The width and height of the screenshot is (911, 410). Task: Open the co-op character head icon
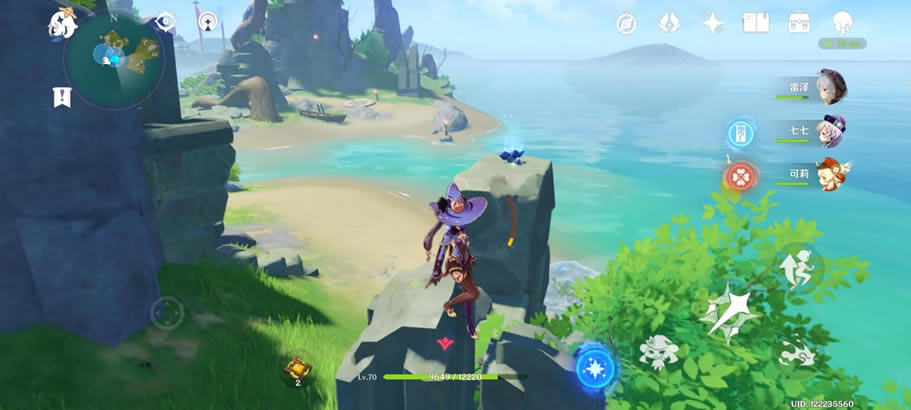coord(842,24)
